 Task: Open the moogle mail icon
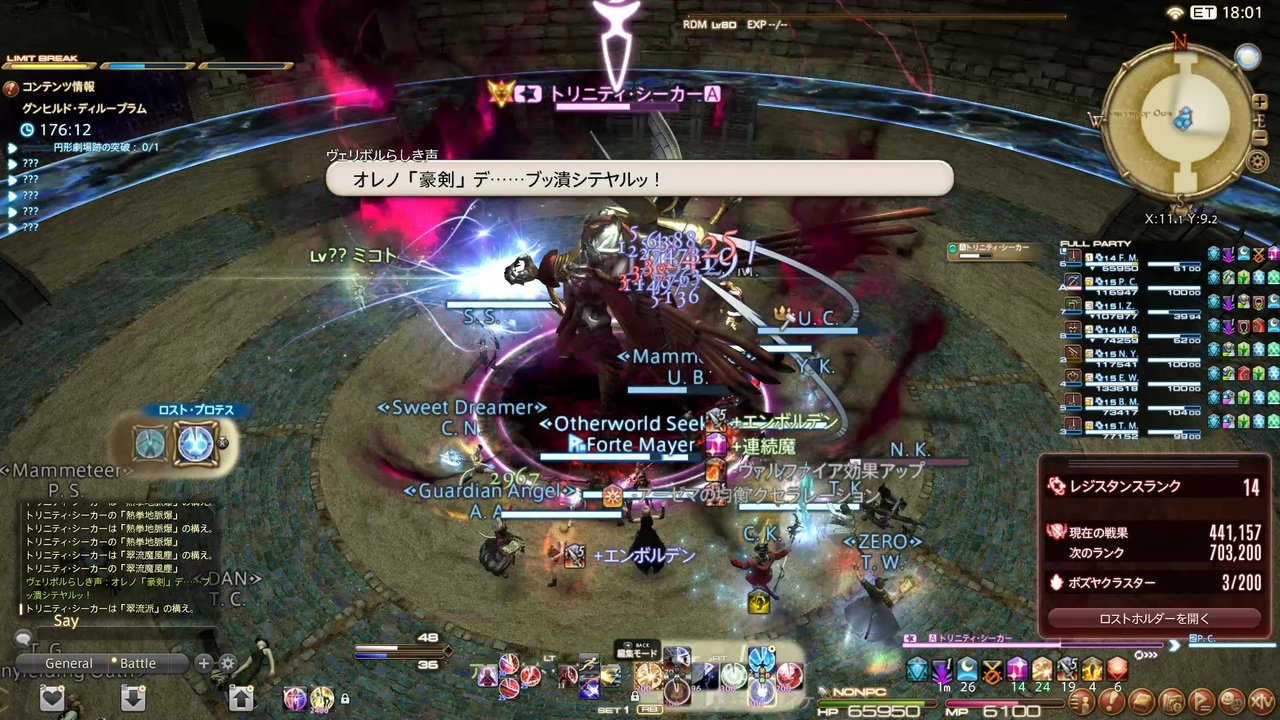click(x=1141, y=702)
